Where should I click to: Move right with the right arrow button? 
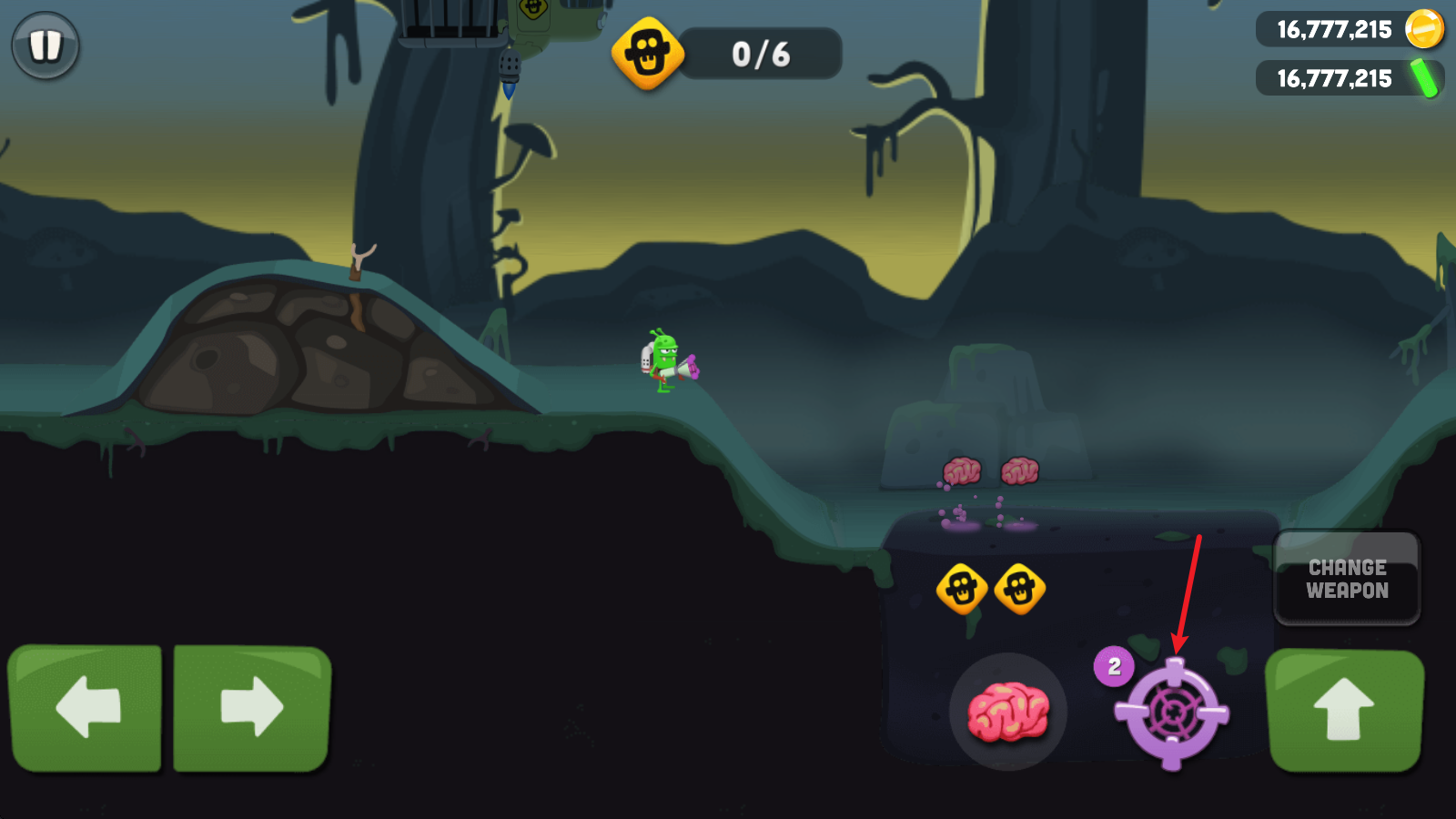click(x=251, y=708)
